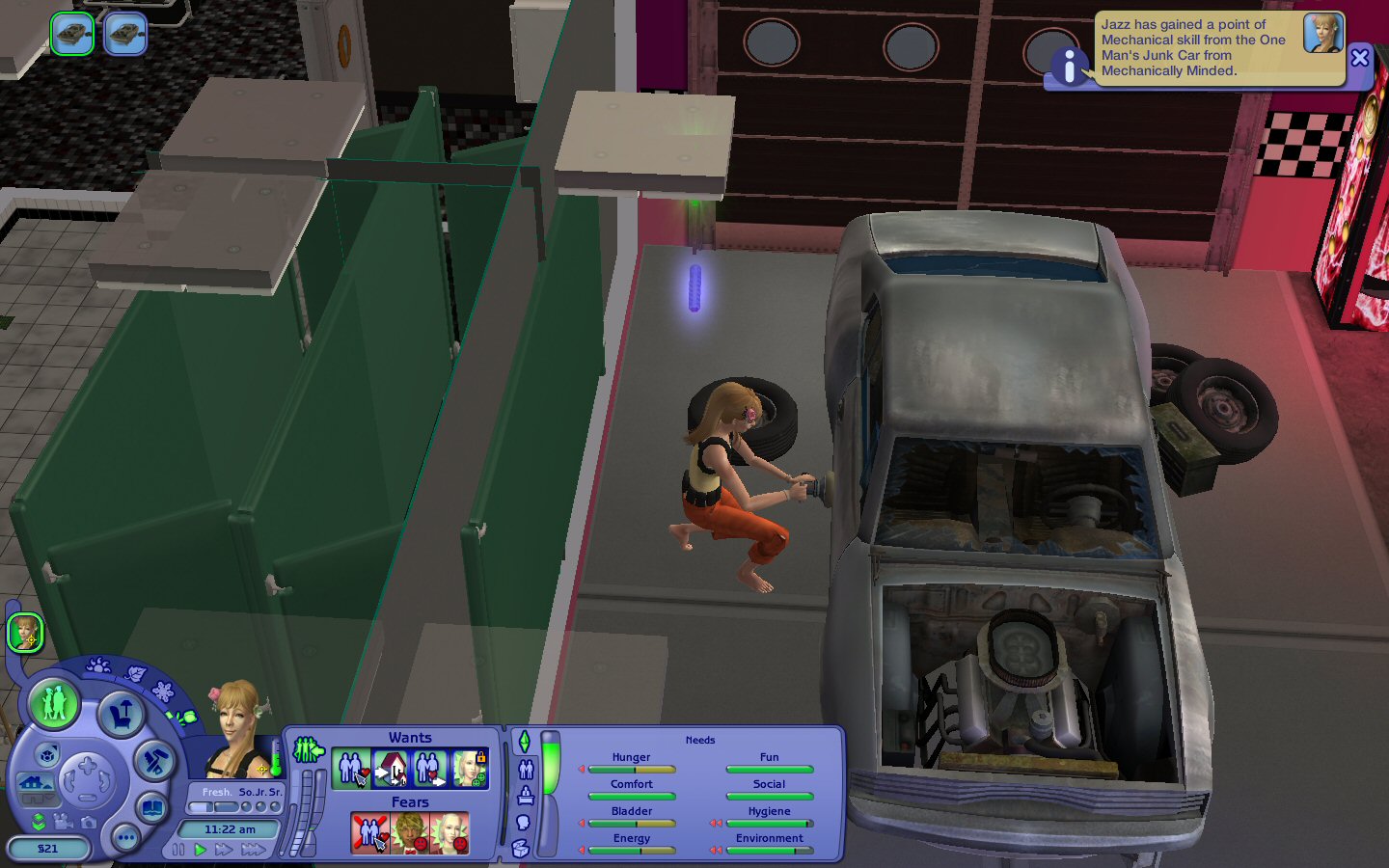This screenshot has height=868, width=1389.
Task: Click the house walls view button
Action: (x=34, y=783)
